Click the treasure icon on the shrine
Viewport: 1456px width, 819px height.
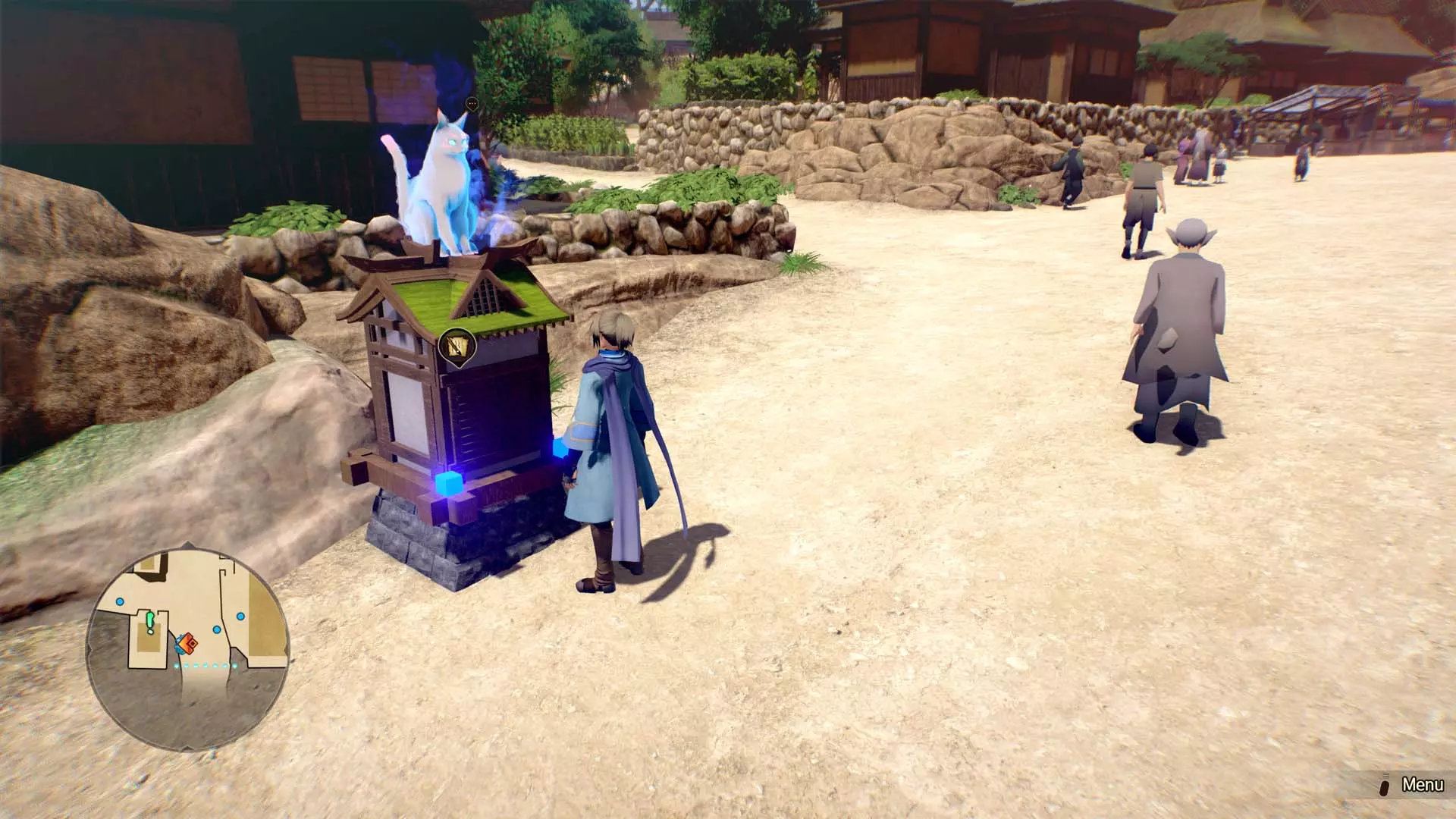pos(456,344)
